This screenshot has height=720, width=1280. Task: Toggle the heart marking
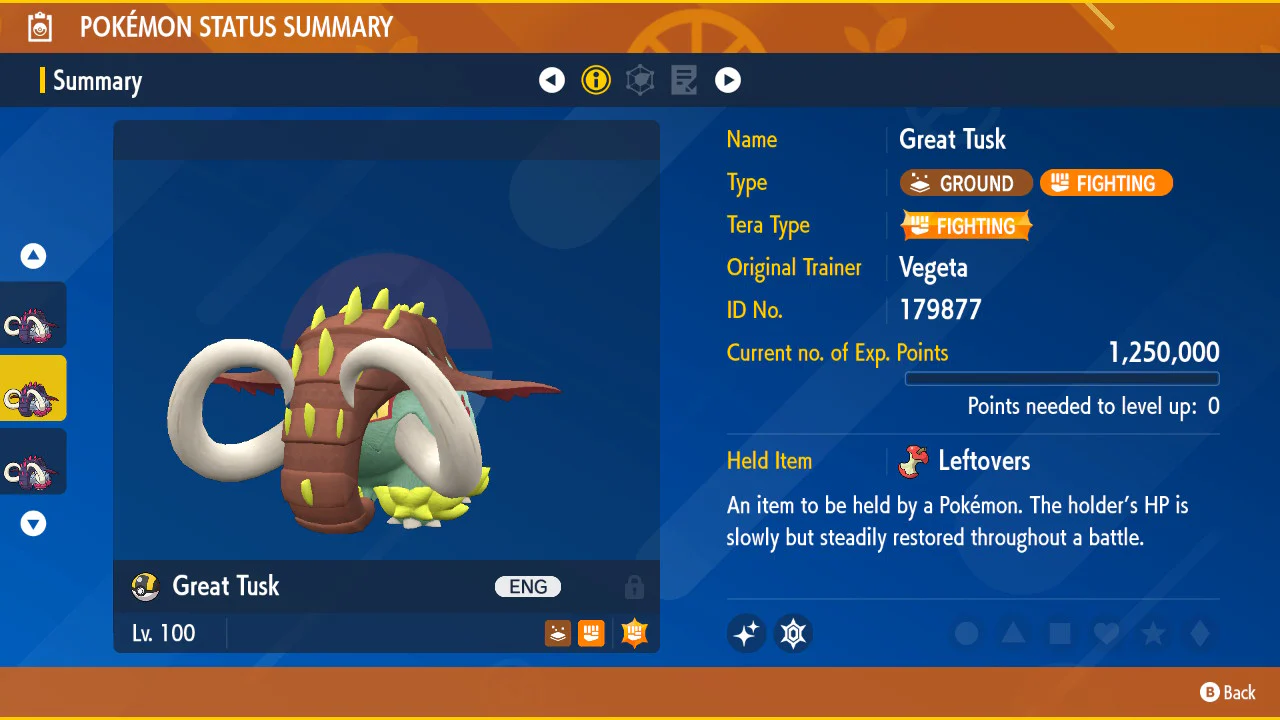1106,633
